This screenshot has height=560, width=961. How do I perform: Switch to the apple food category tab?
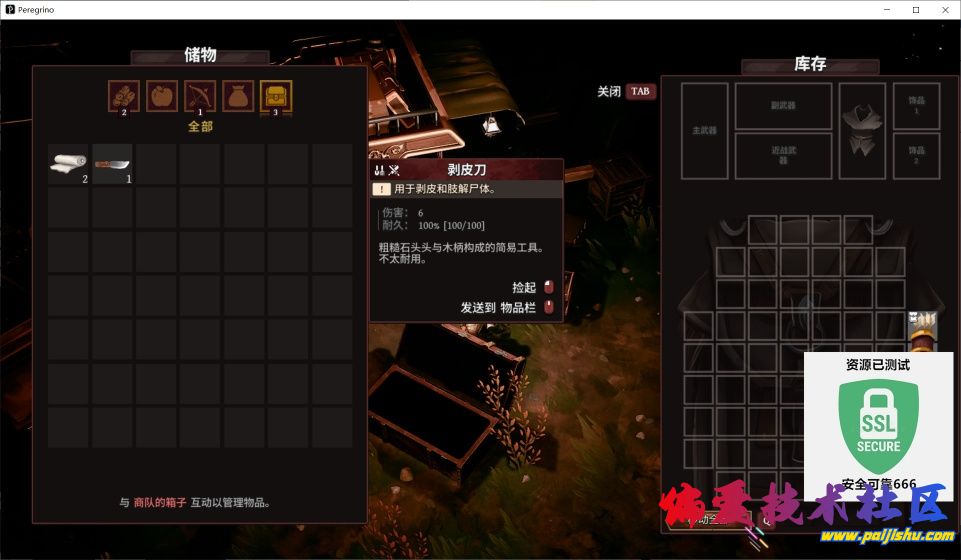[x=162, y=96]
